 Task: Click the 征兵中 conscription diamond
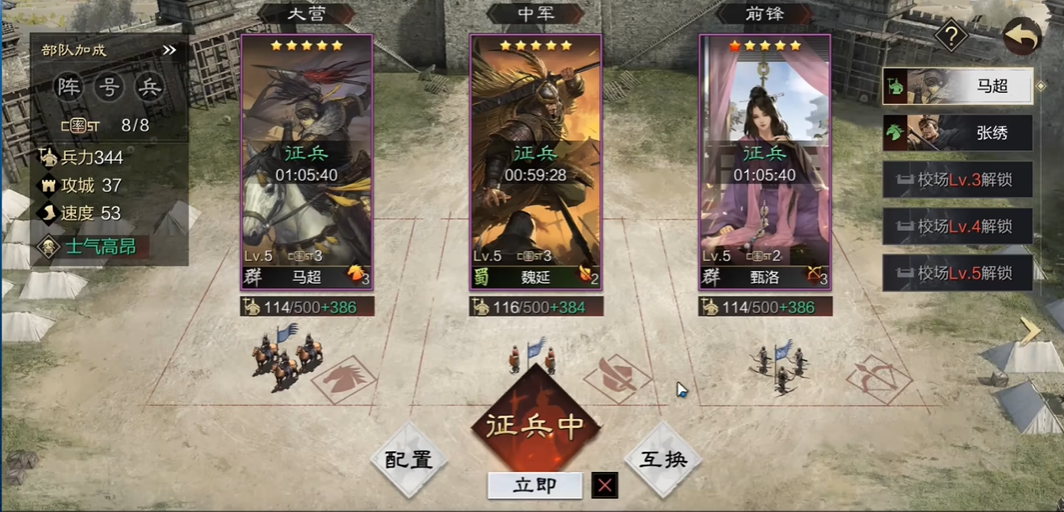(535, 423)
